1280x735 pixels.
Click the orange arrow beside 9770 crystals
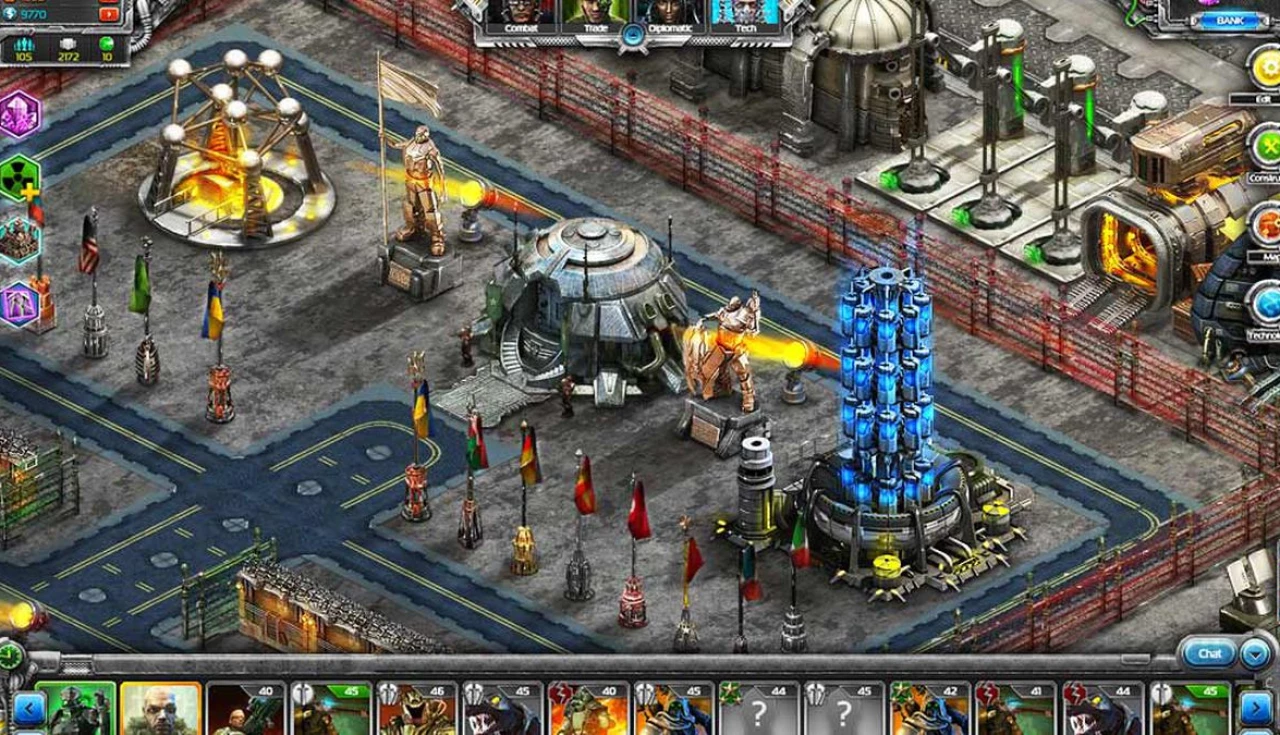[109, 14]
